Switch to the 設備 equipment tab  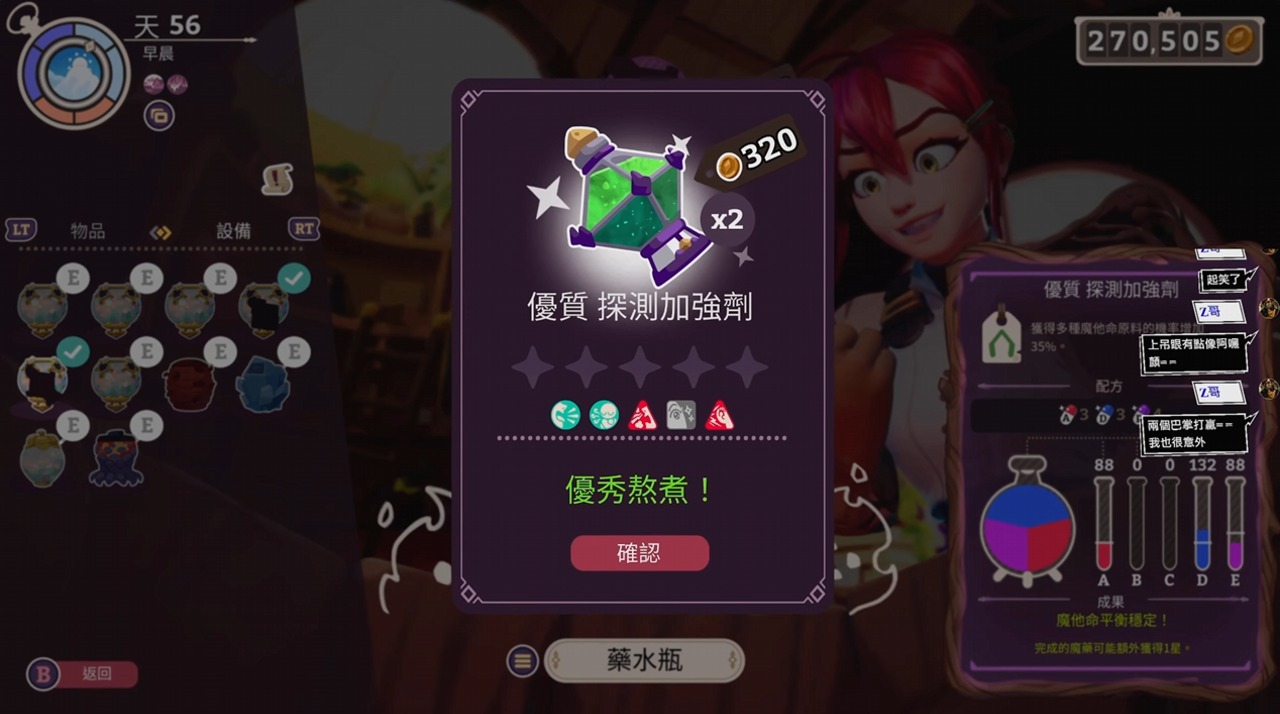(234, 230)
